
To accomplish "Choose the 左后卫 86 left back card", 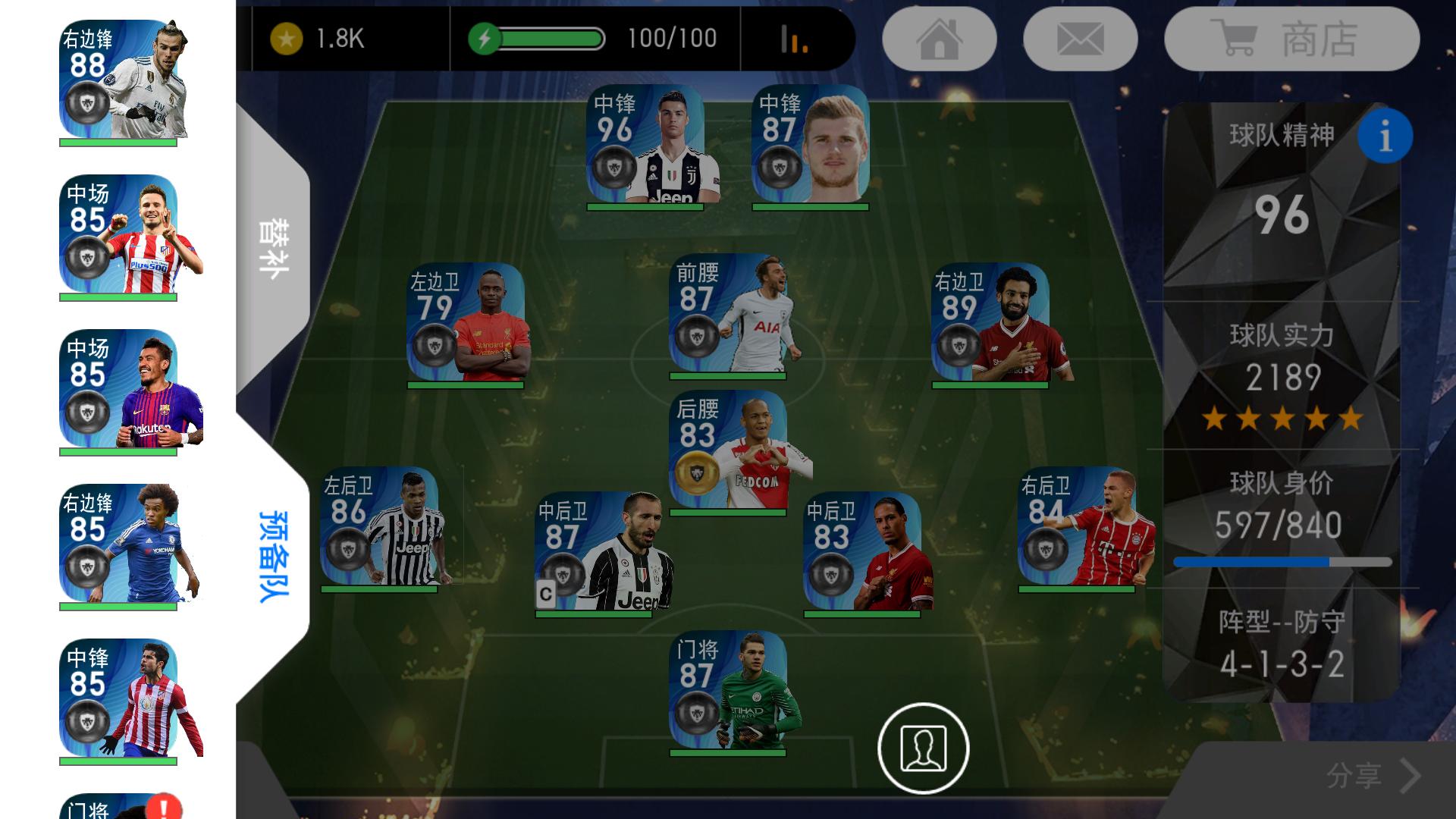I will click(379, 528).
